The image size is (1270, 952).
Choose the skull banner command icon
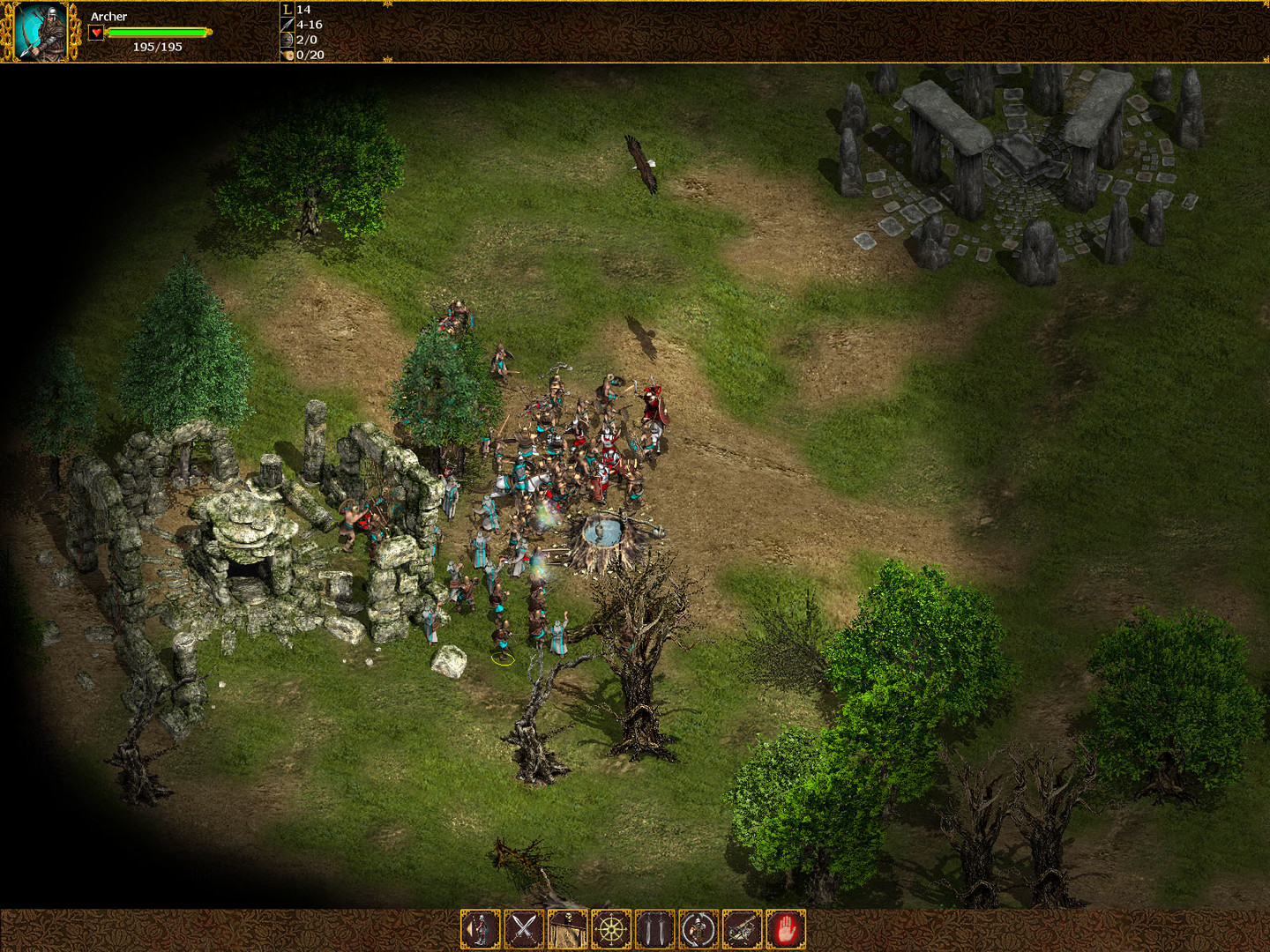(x=567, y=929)
